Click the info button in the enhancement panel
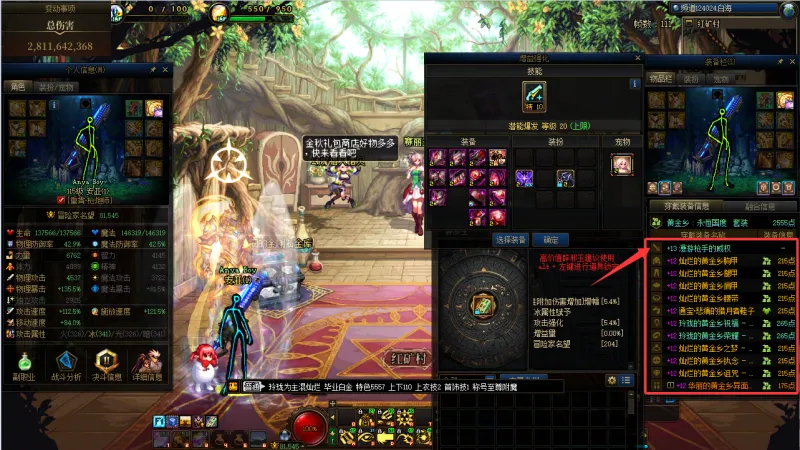 [x=634, y=84]
